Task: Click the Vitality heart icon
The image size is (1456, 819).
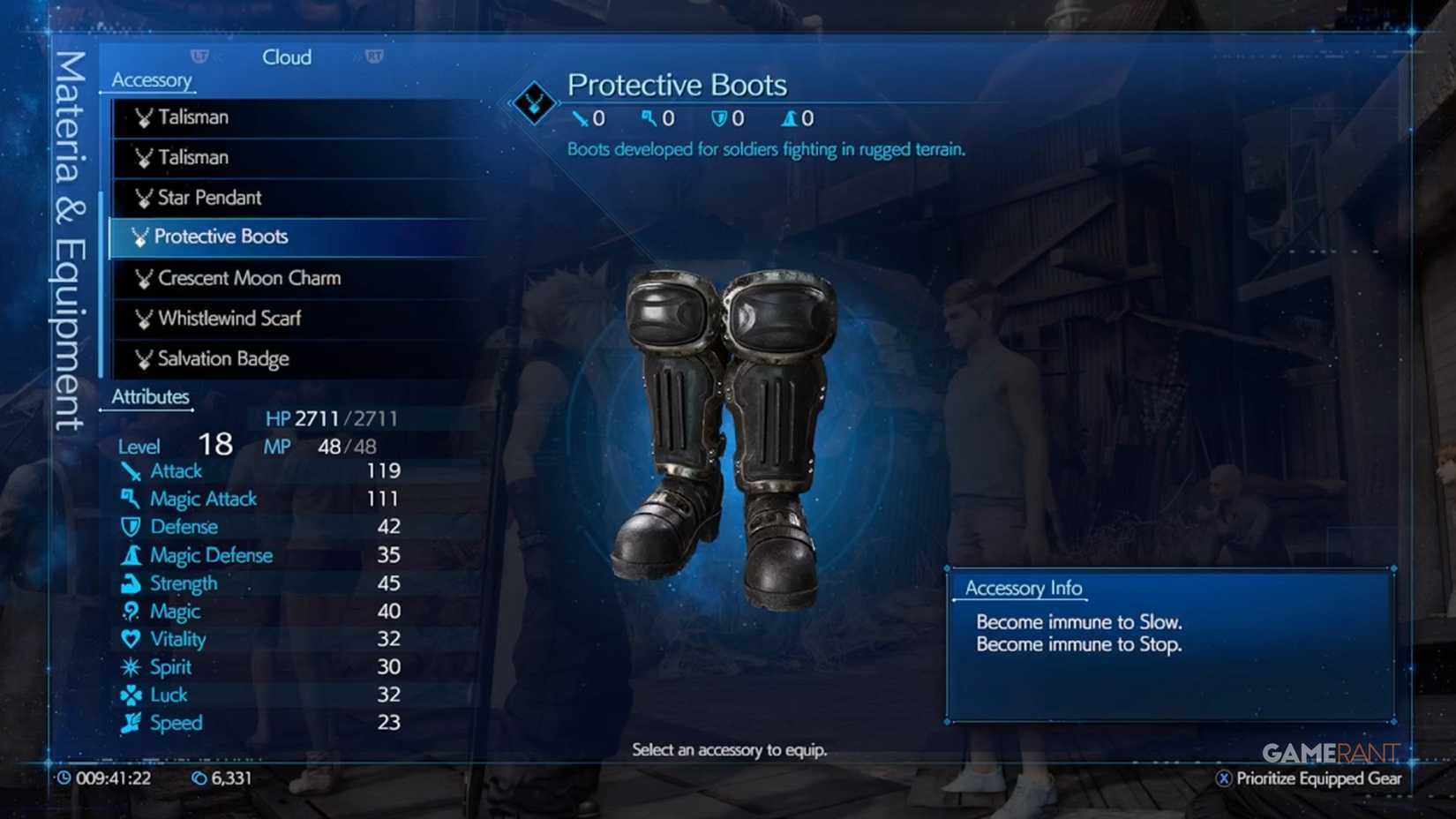Action: [131, 639]
